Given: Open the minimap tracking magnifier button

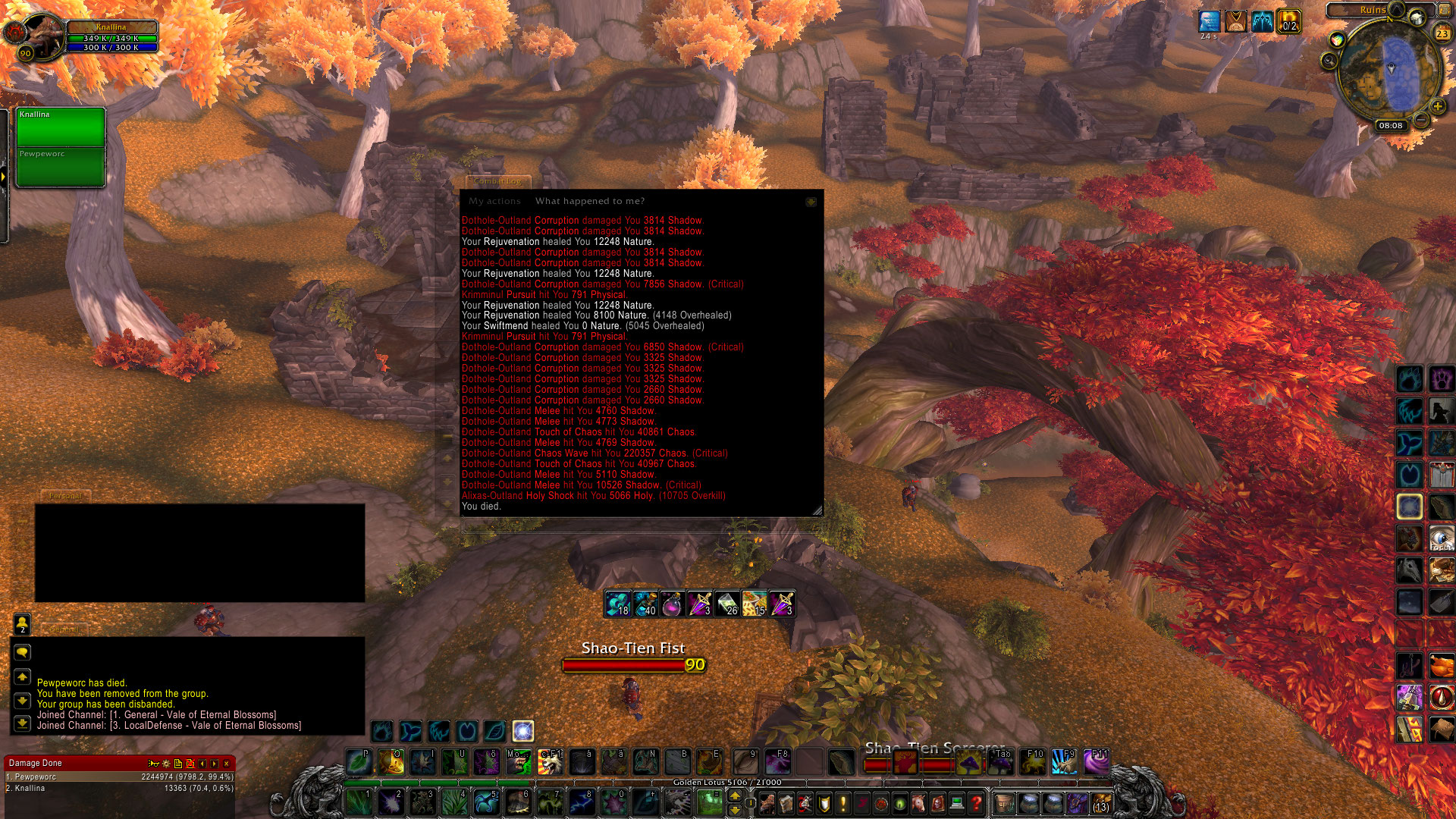Looking at the screenshot, I should pos(1329,61).
